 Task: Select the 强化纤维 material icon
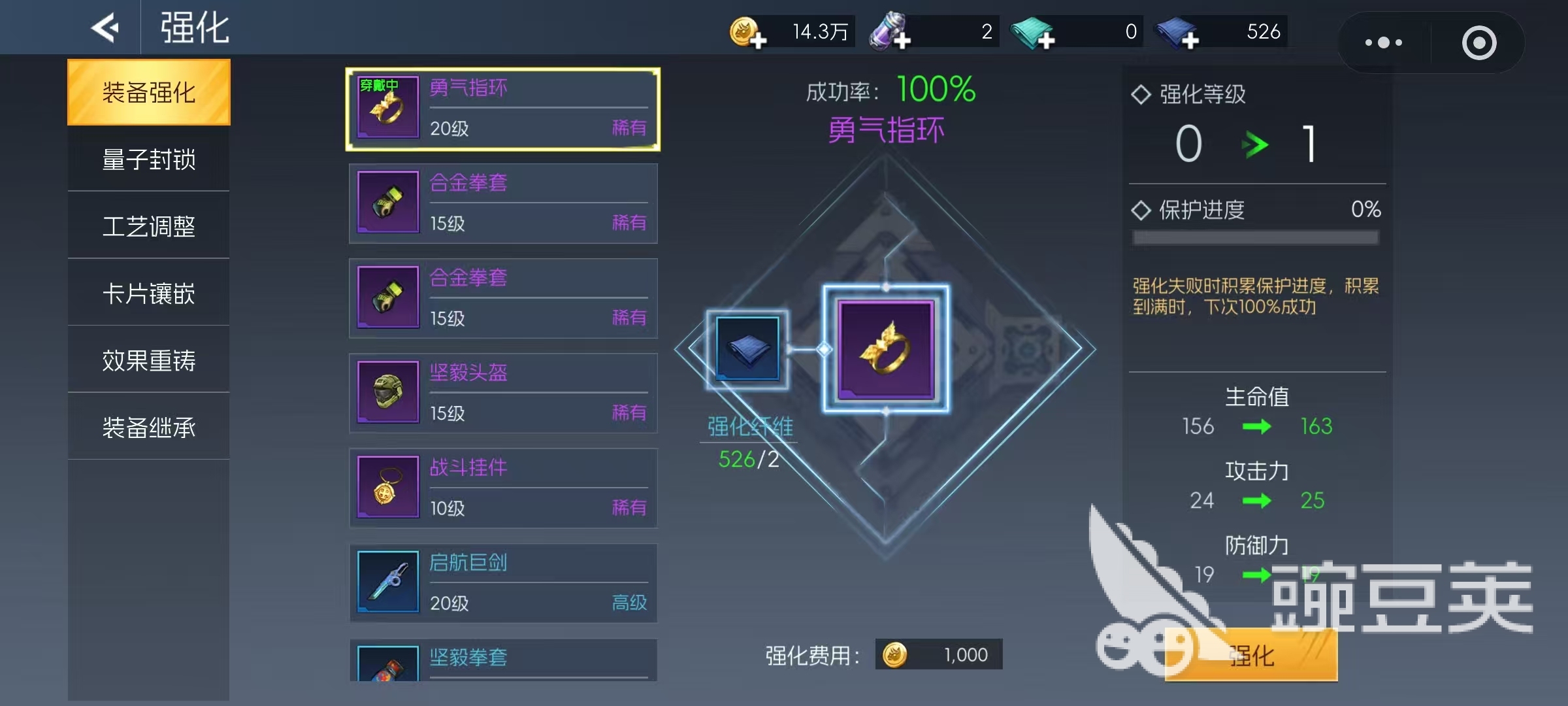pos(747,350)
